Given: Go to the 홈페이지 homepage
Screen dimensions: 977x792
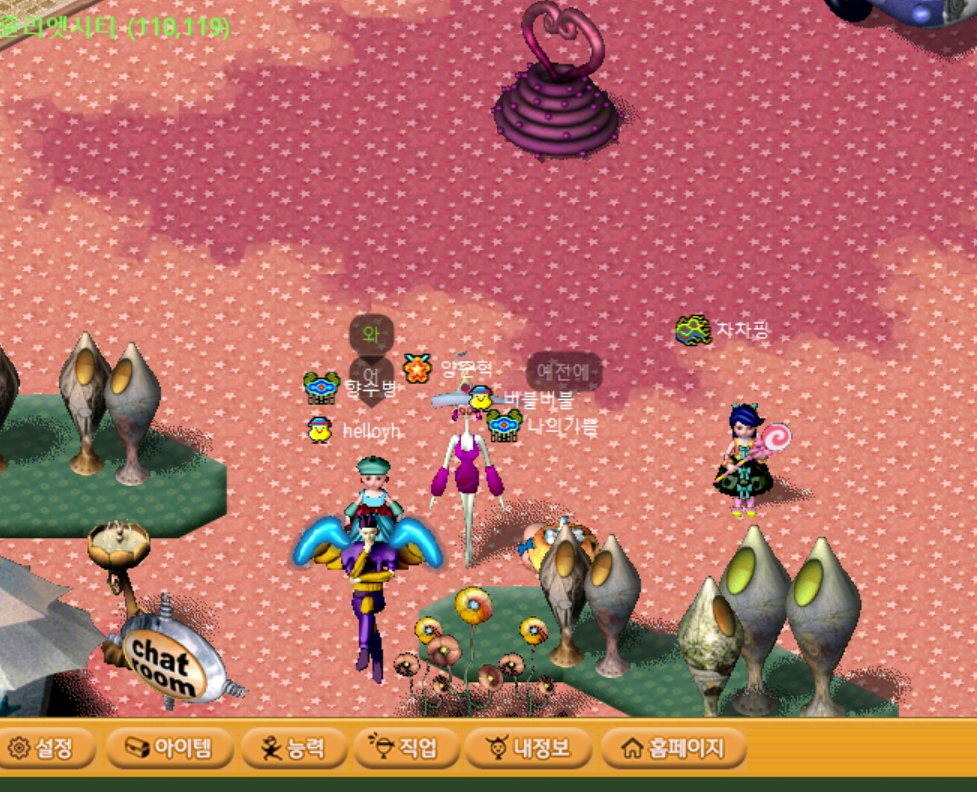Looking at the screenshot, I should tap(672, 748).
